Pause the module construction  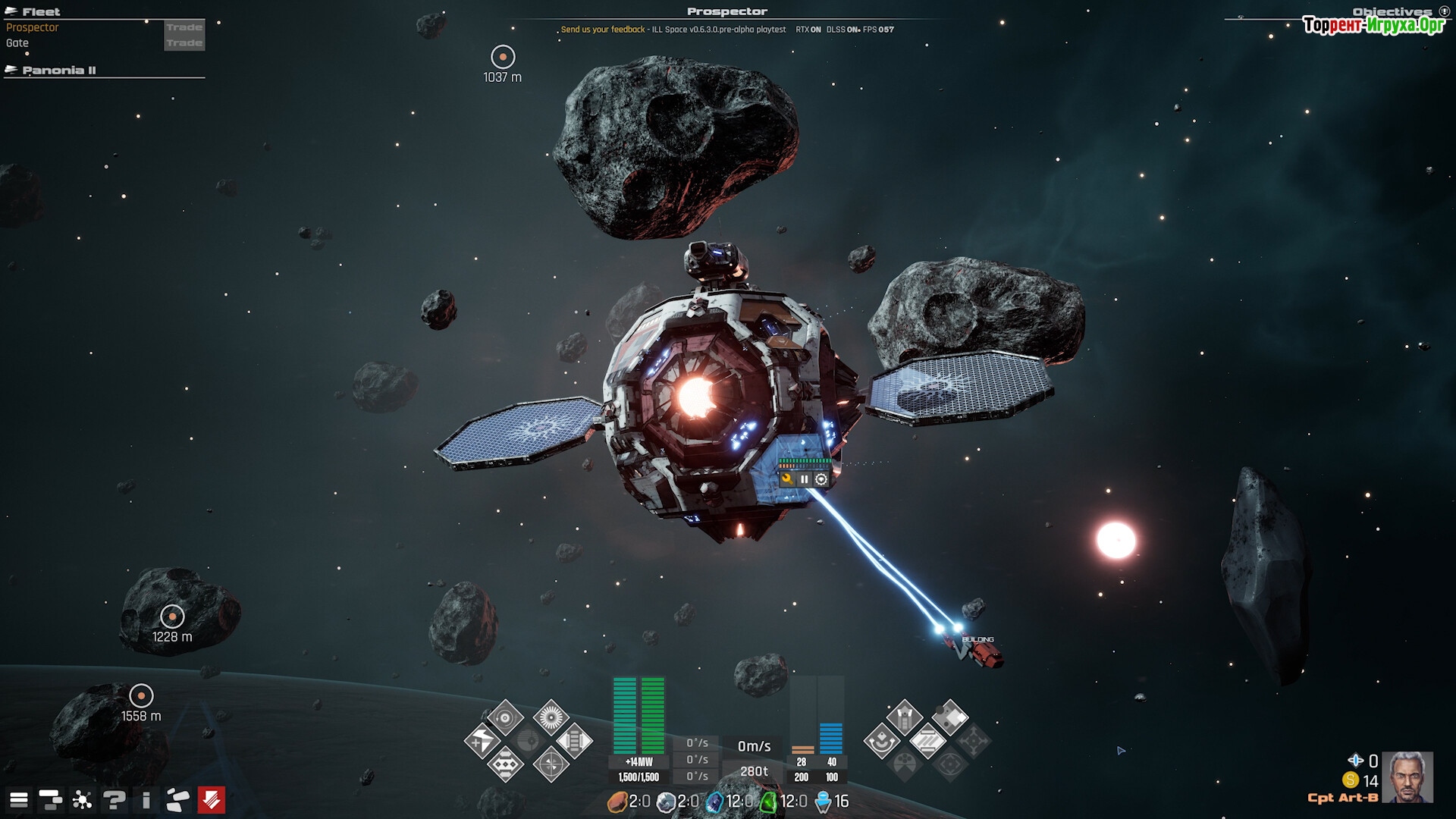(x=804, y=479)
